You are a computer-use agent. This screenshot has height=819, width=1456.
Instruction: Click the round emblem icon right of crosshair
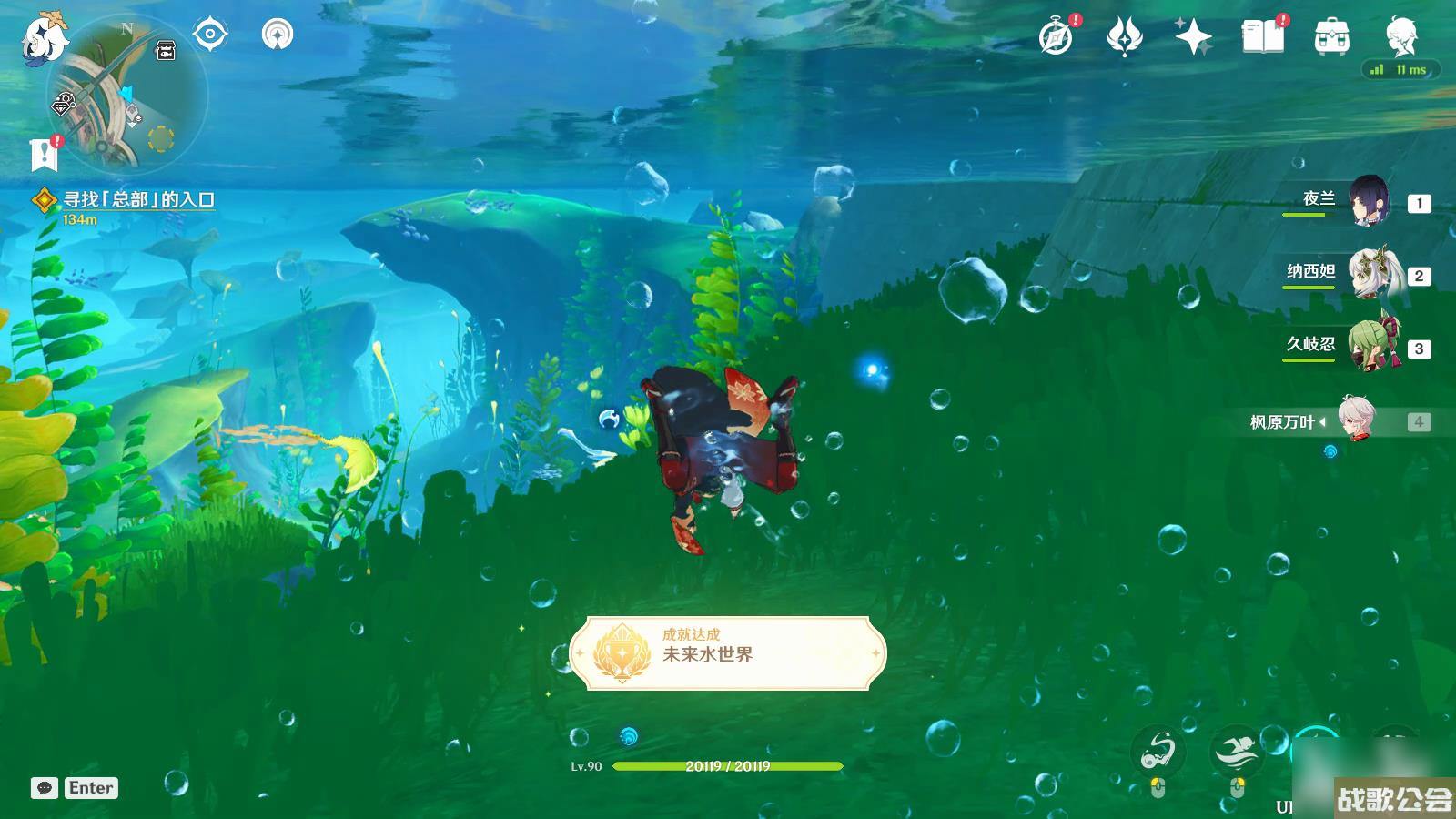278,35
